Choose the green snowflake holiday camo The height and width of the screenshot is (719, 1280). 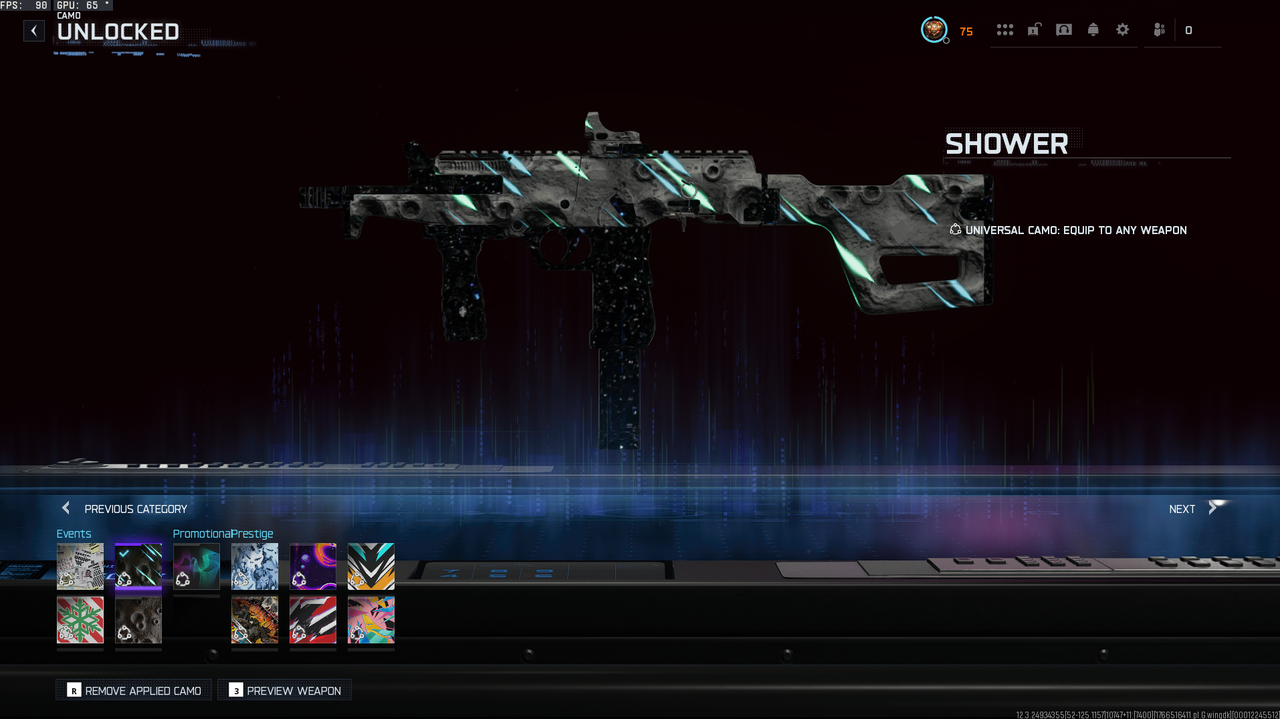(80, 620)
